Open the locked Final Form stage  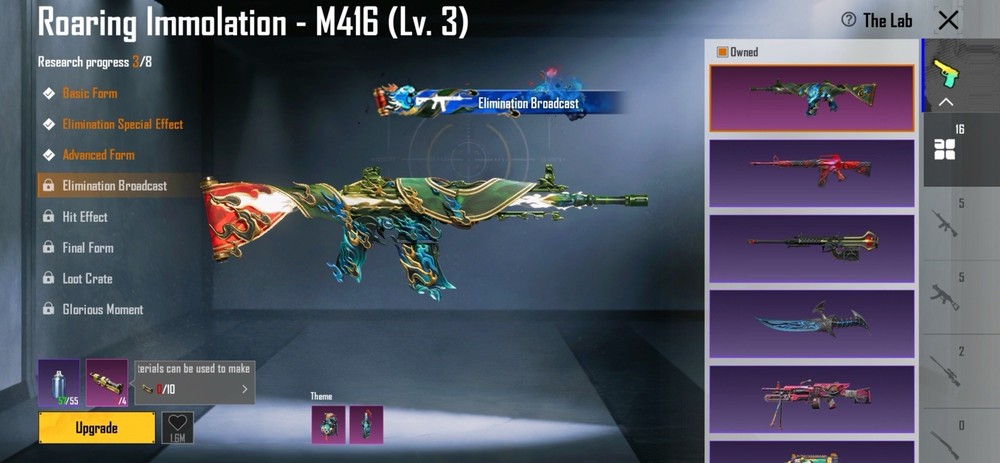click(x=88, y=248)
